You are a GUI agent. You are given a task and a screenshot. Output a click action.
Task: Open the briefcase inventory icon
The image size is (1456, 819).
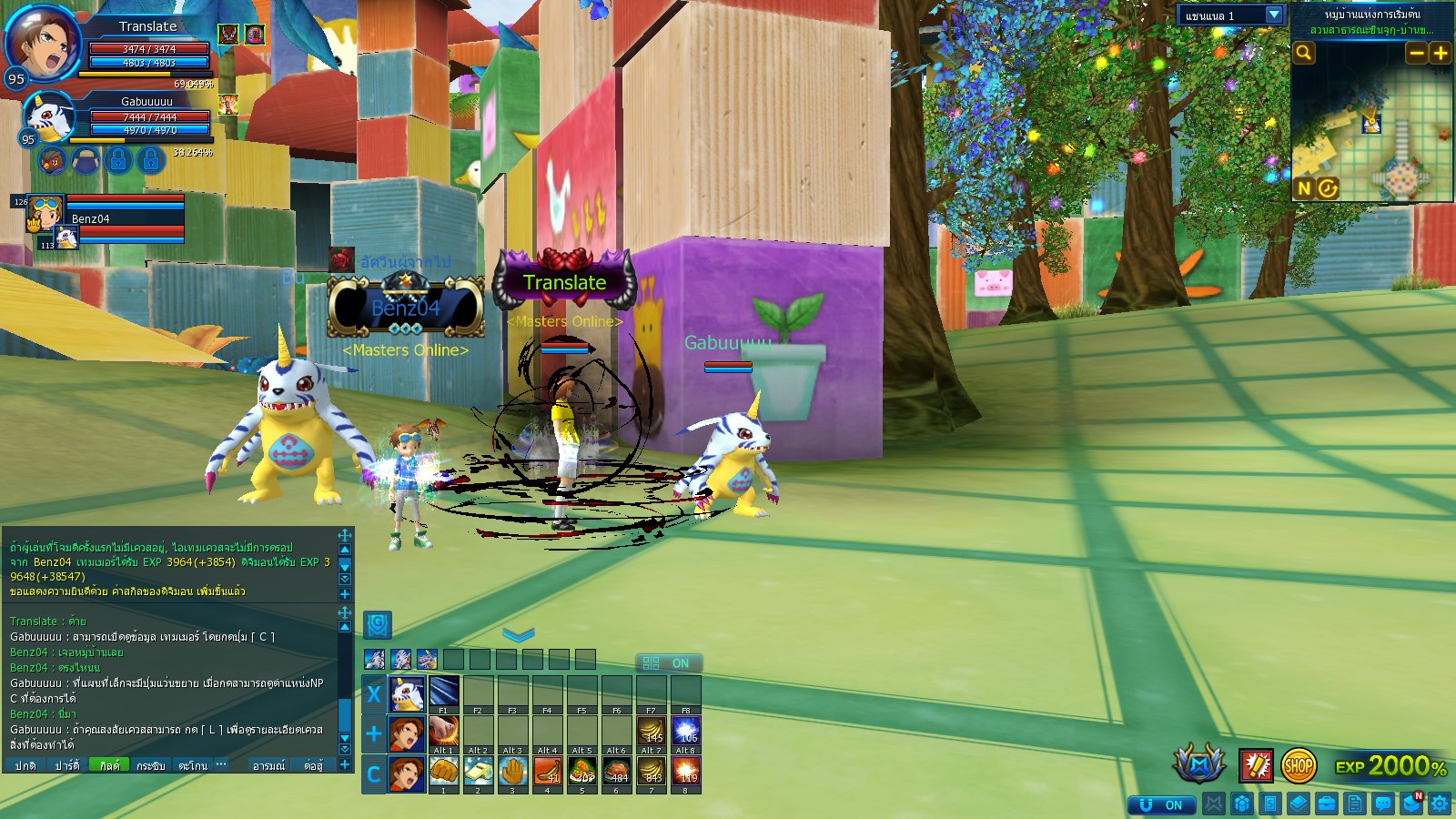coord(1326,804)
